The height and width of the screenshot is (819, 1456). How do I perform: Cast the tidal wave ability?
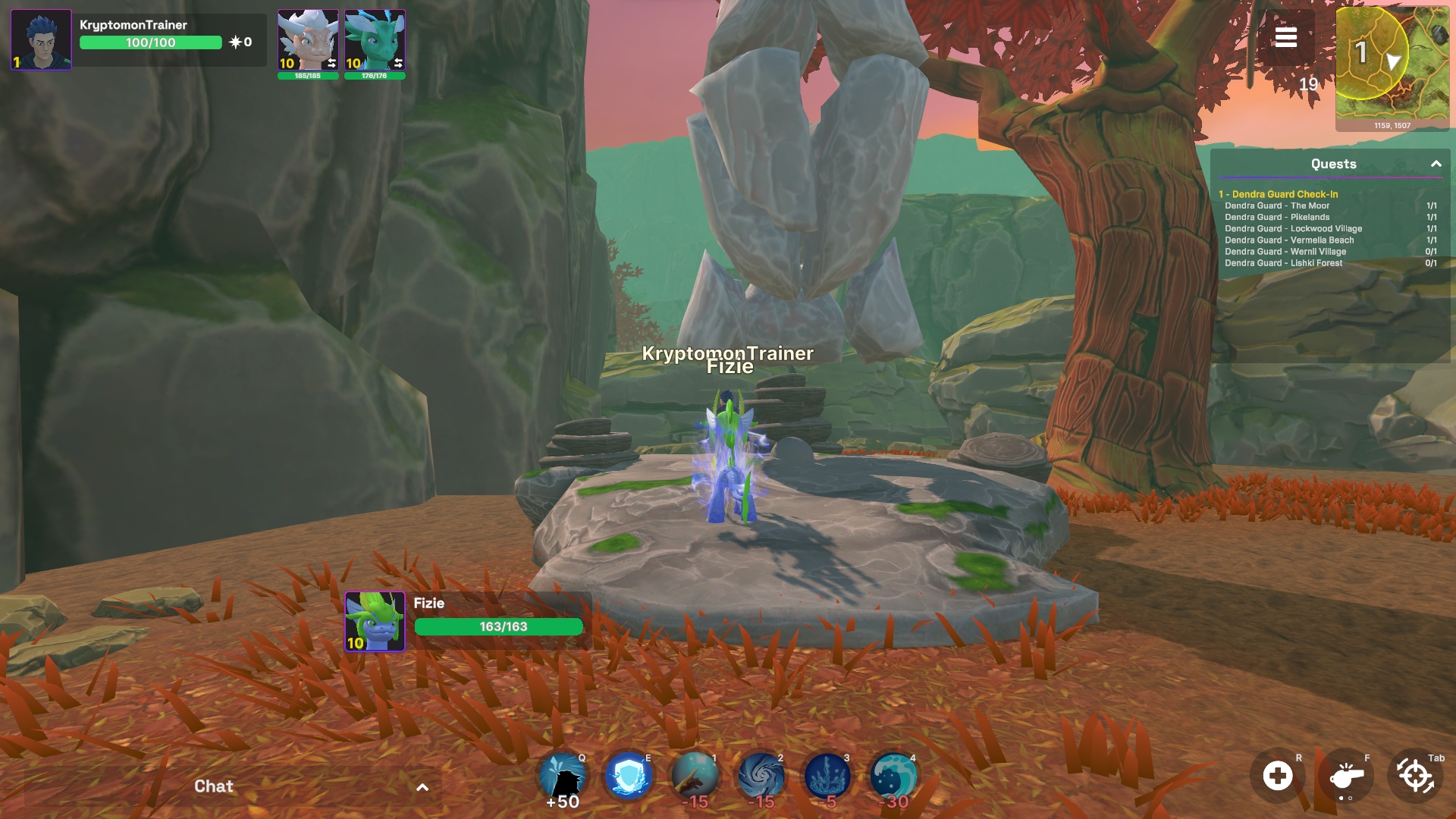(893, 777)
